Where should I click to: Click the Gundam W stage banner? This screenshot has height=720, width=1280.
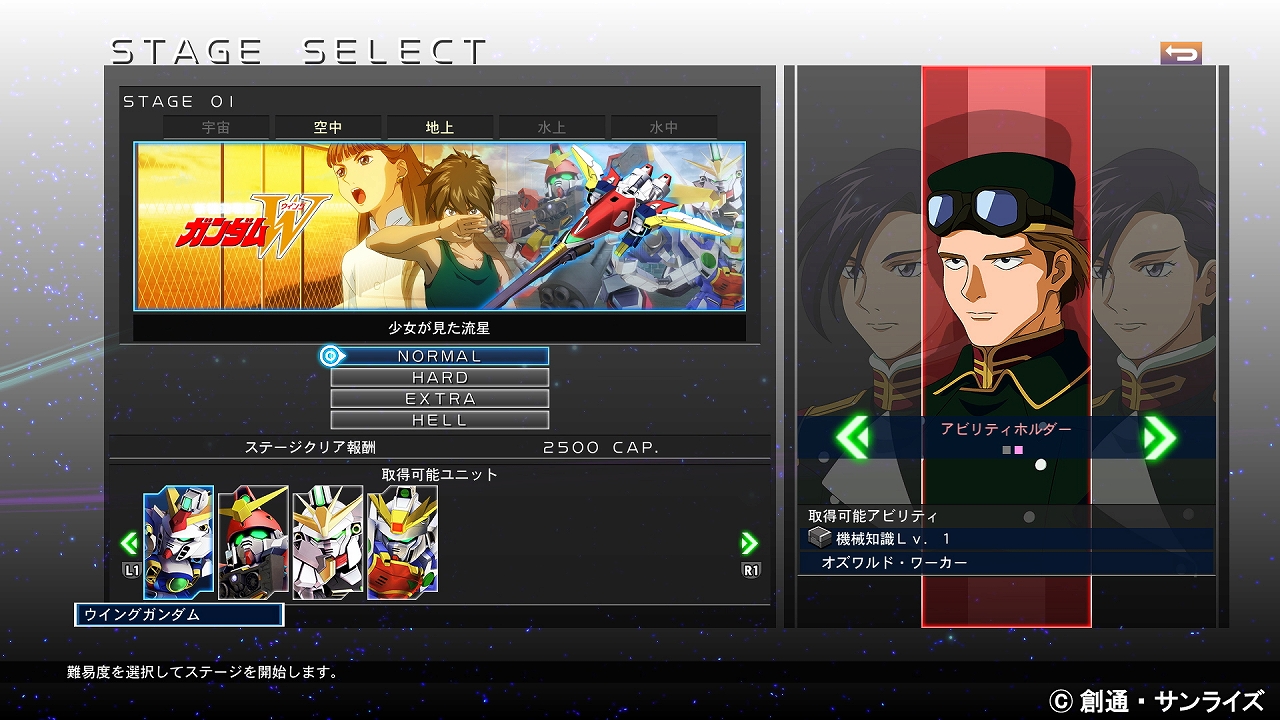(x=440, y=226)
